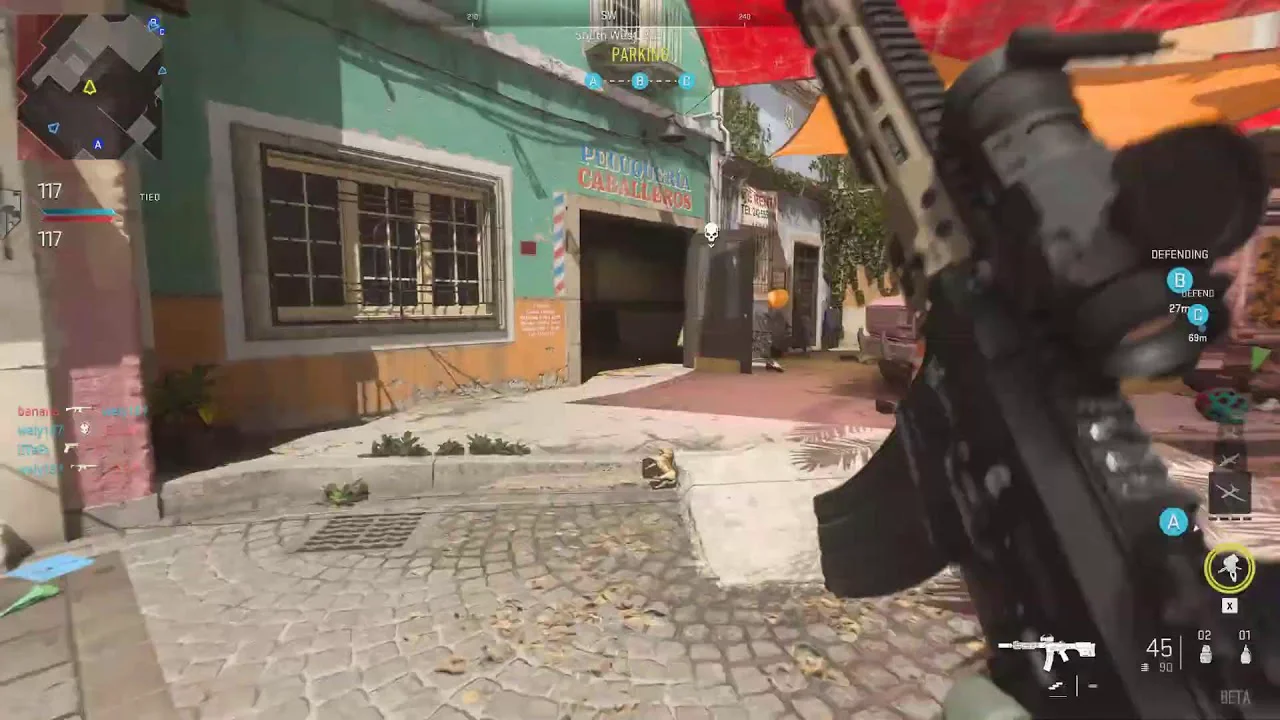Select objective B on the compass strip

tap(640, 81)
